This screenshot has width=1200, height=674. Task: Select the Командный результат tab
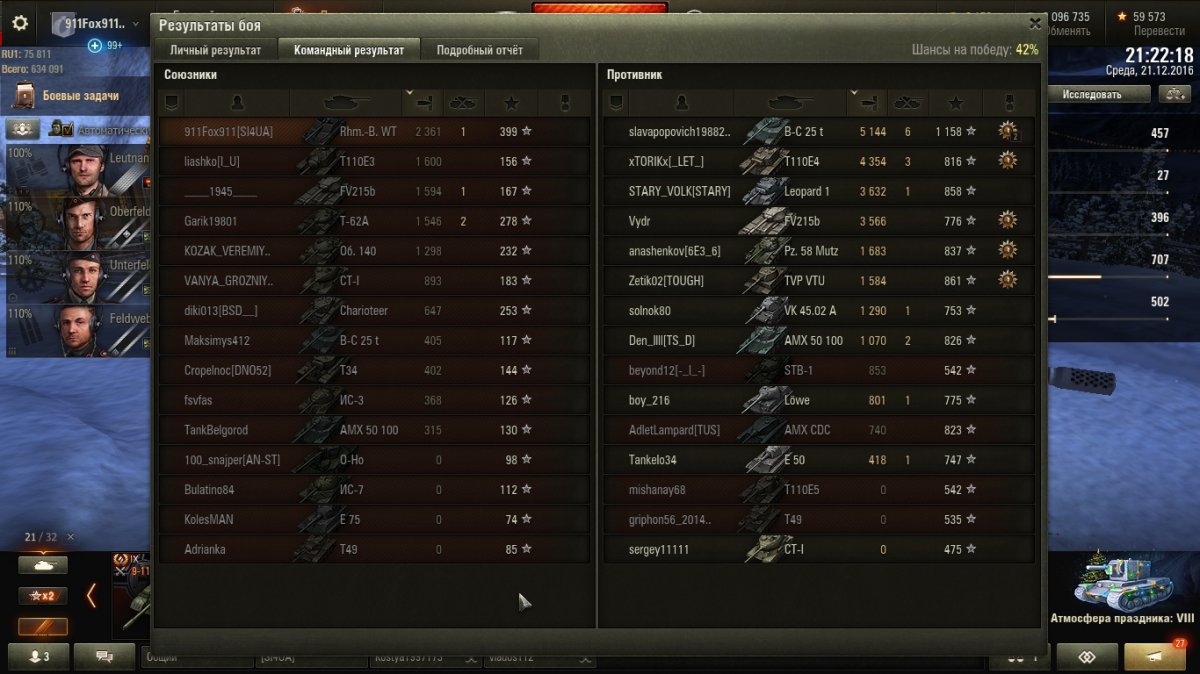[349, 50]
